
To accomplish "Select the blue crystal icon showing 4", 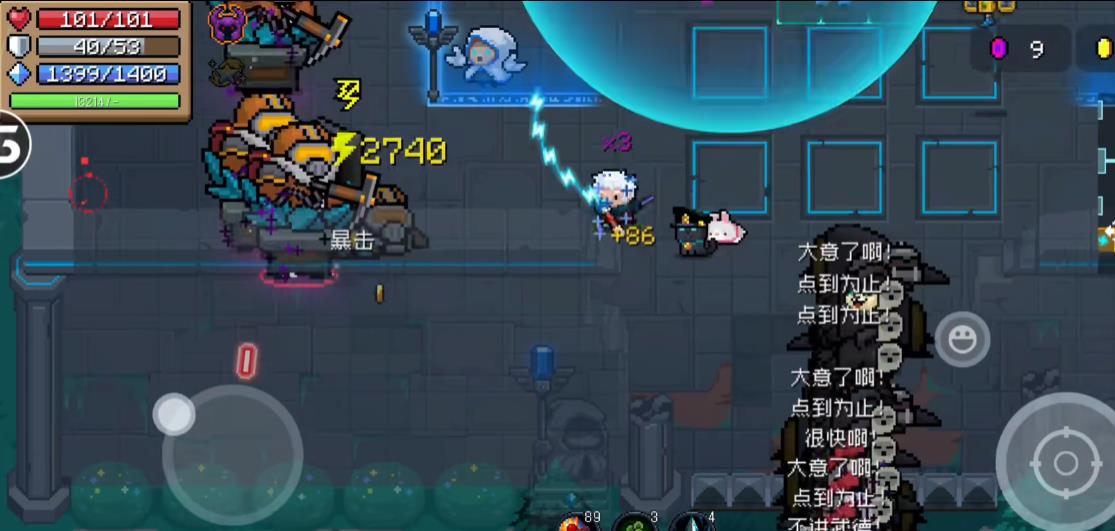I will pyautogui.click(x=692, y=524).
